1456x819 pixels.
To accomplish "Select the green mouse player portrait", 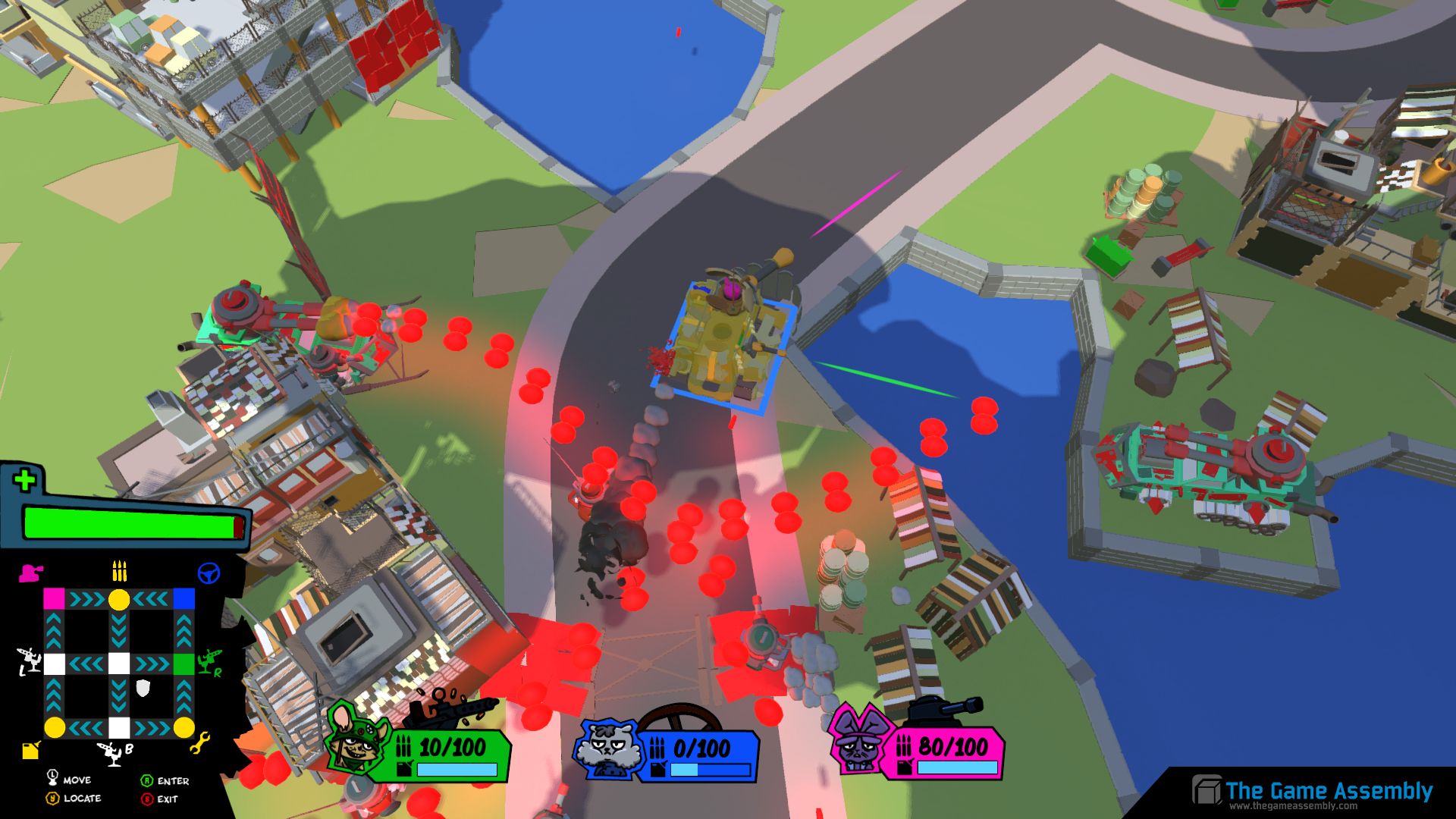I will click(x=355, y=741).
